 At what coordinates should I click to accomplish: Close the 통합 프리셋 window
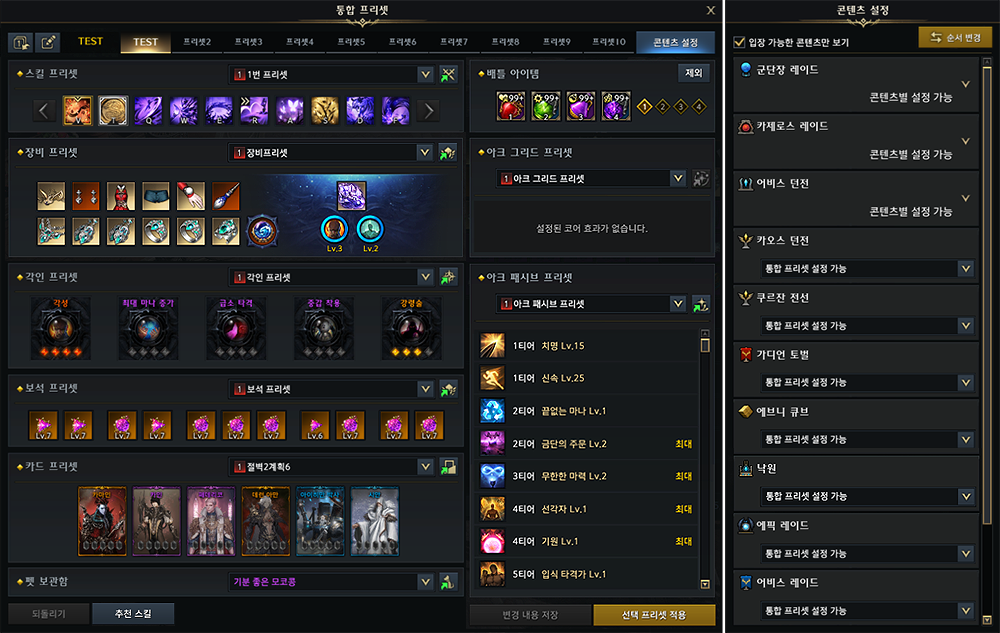711,10
